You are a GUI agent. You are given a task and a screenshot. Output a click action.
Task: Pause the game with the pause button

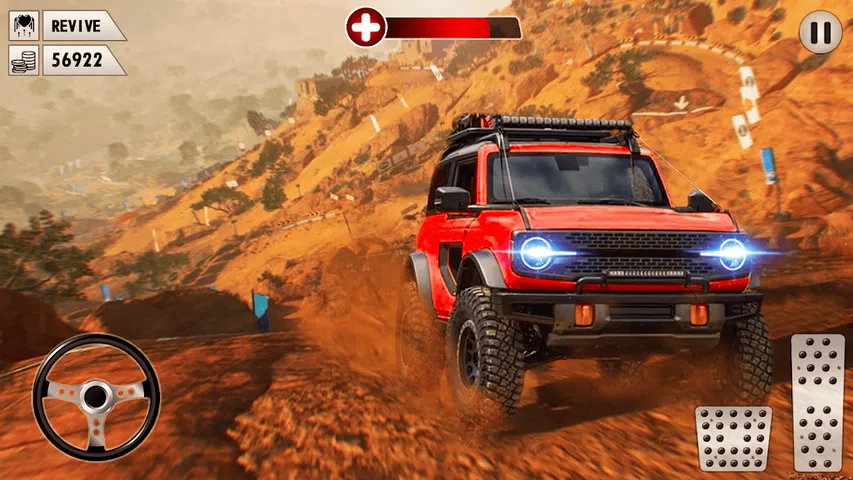pos(820,33)
